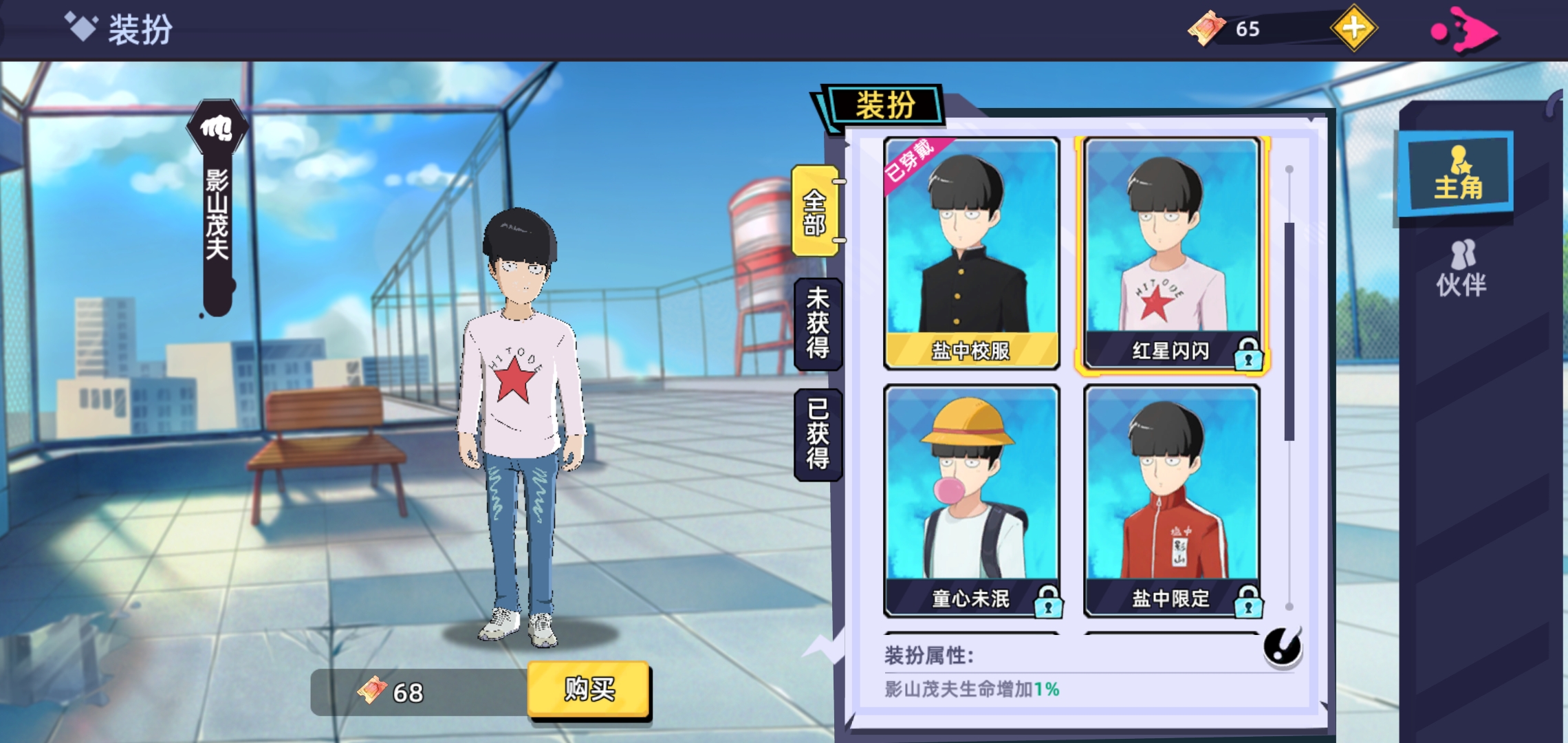Add more tickets with the plus icon
The image size is (1568, 743).
point(1353,29)
